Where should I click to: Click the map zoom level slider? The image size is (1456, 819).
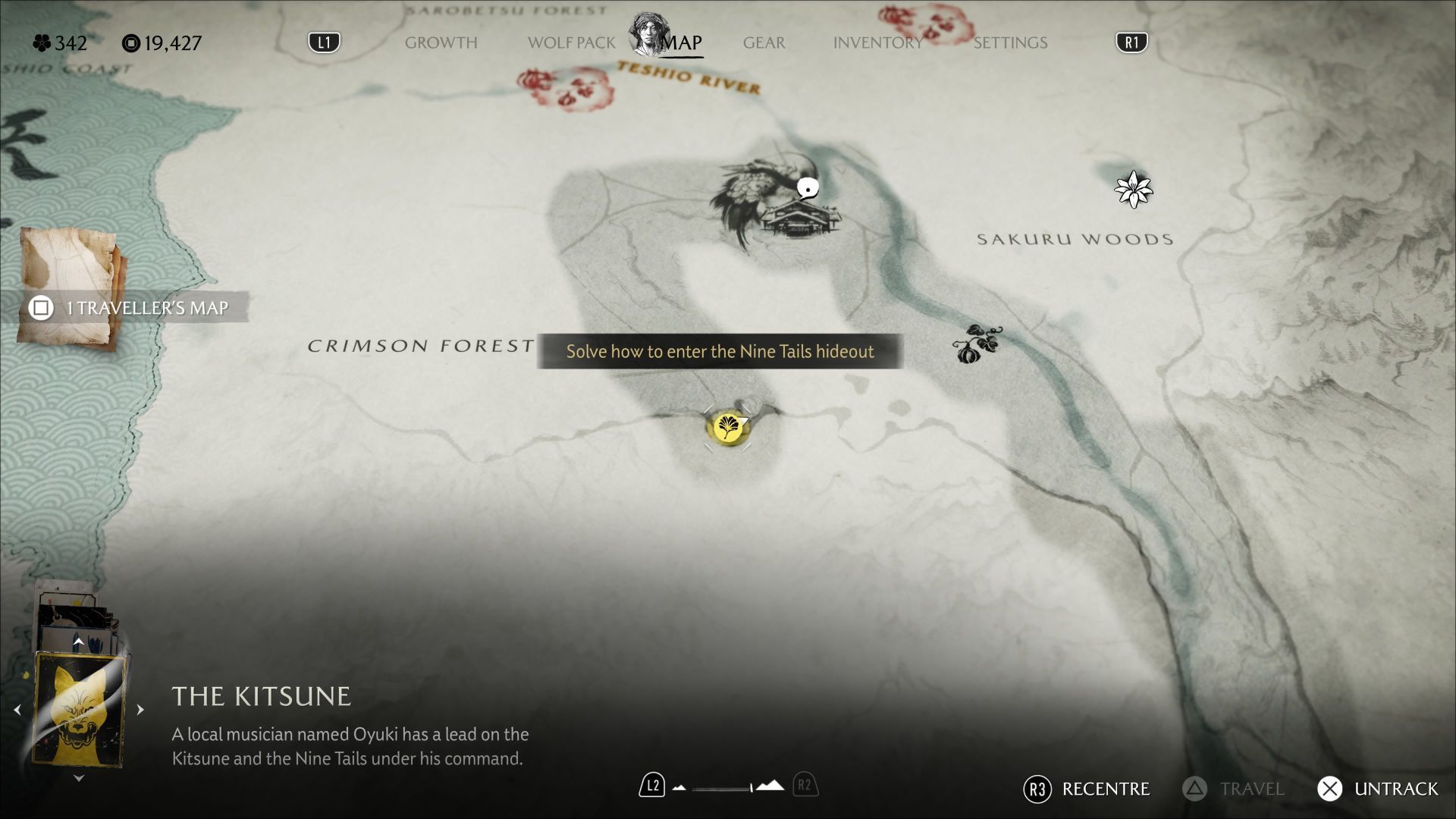point(726,787)
